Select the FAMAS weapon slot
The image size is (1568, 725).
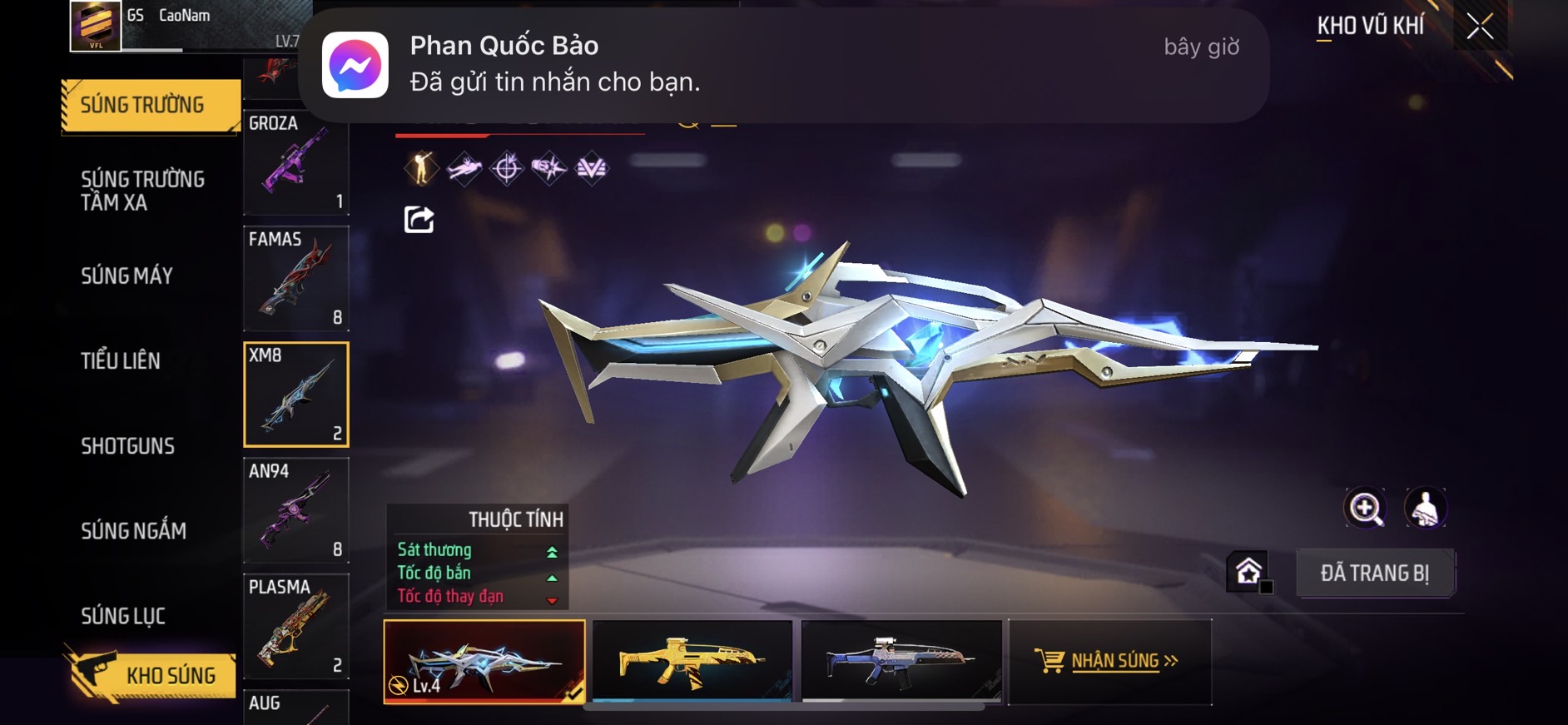pos(295,279)
